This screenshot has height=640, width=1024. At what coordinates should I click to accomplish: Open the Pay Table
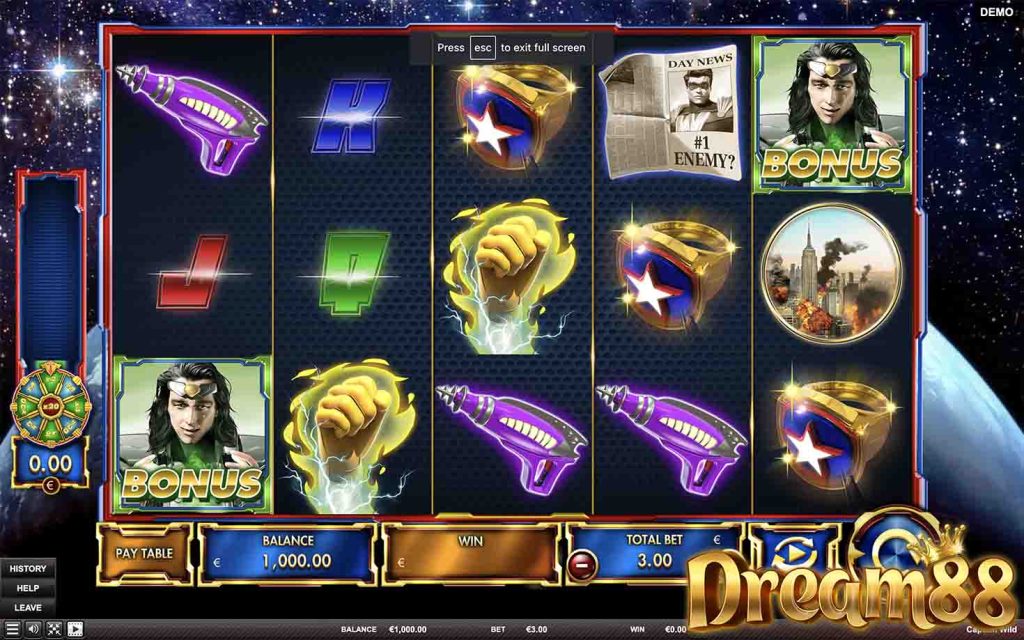coord(144,553)
